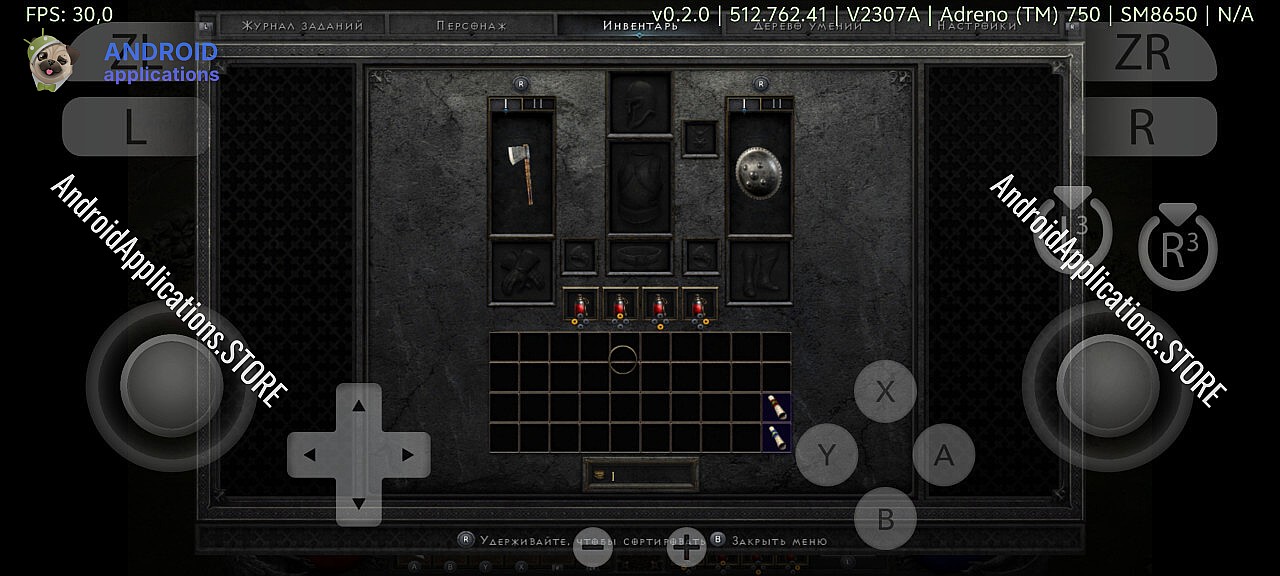Switch to weapon set II above the axe
1280x576 pixels.
(537, 103)
